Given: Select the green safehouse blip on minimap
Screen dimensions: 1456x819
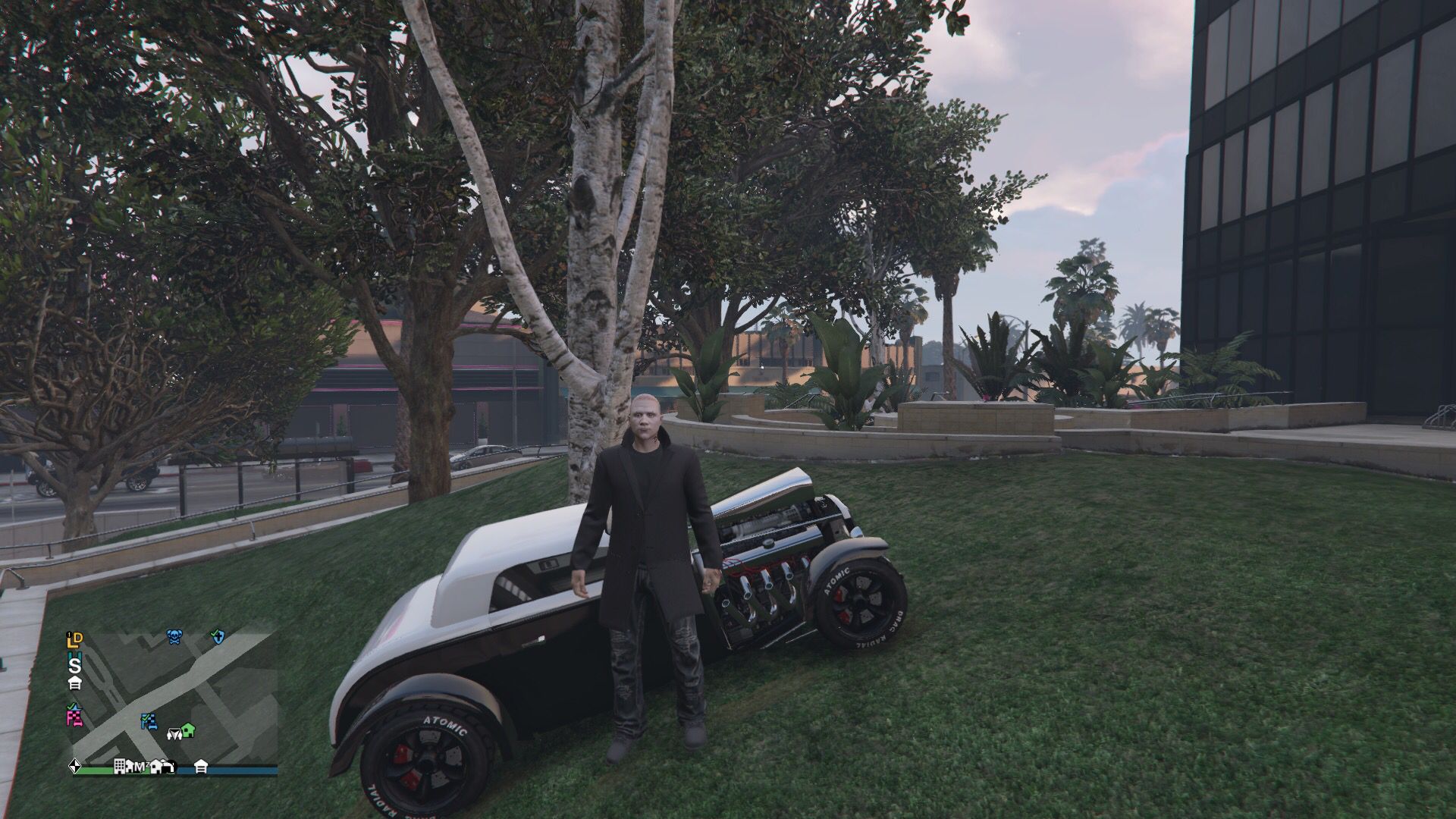Looking at the screenshot, I should 188,730.
